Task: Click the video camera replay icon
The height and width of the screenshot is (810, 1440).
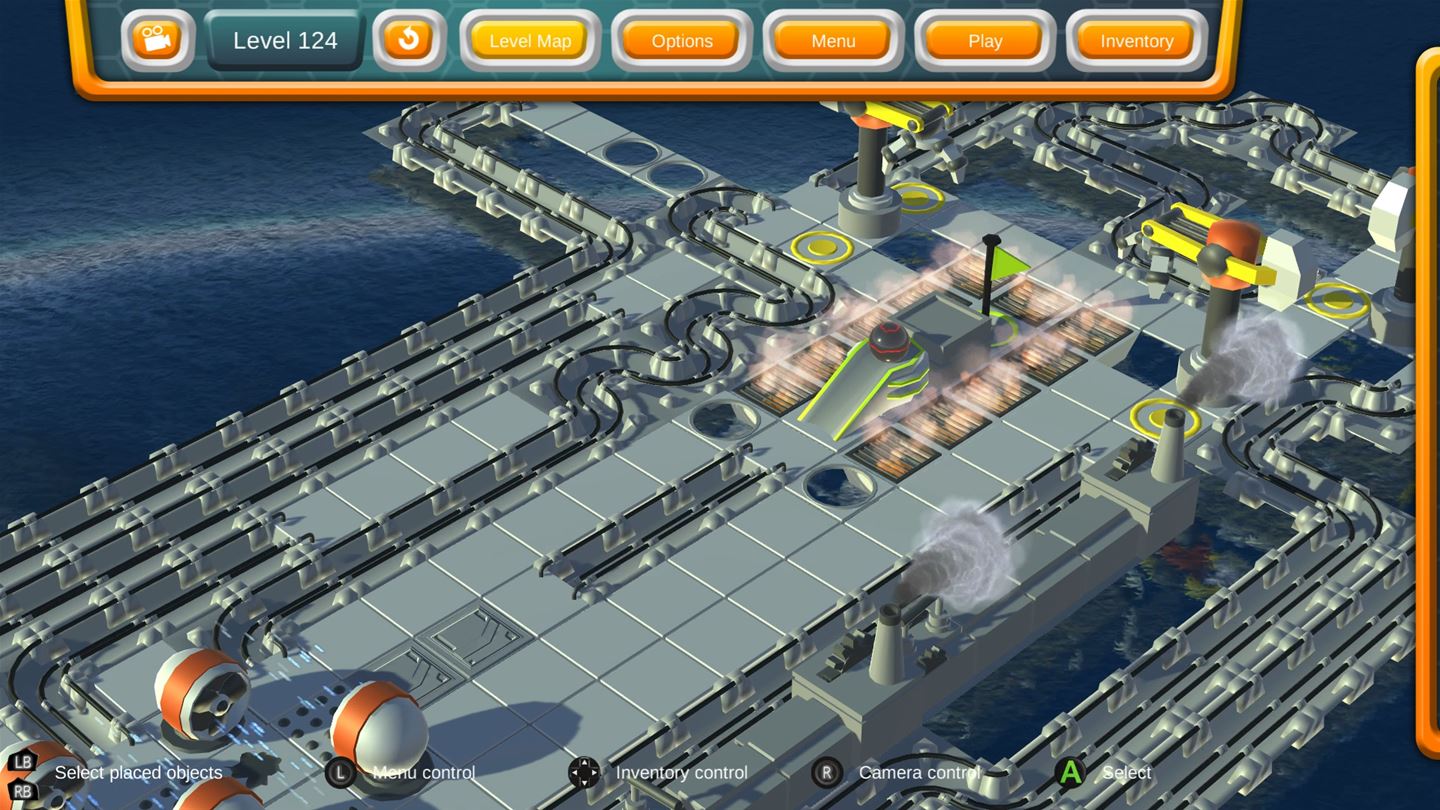Action: [x=156, y=41]
